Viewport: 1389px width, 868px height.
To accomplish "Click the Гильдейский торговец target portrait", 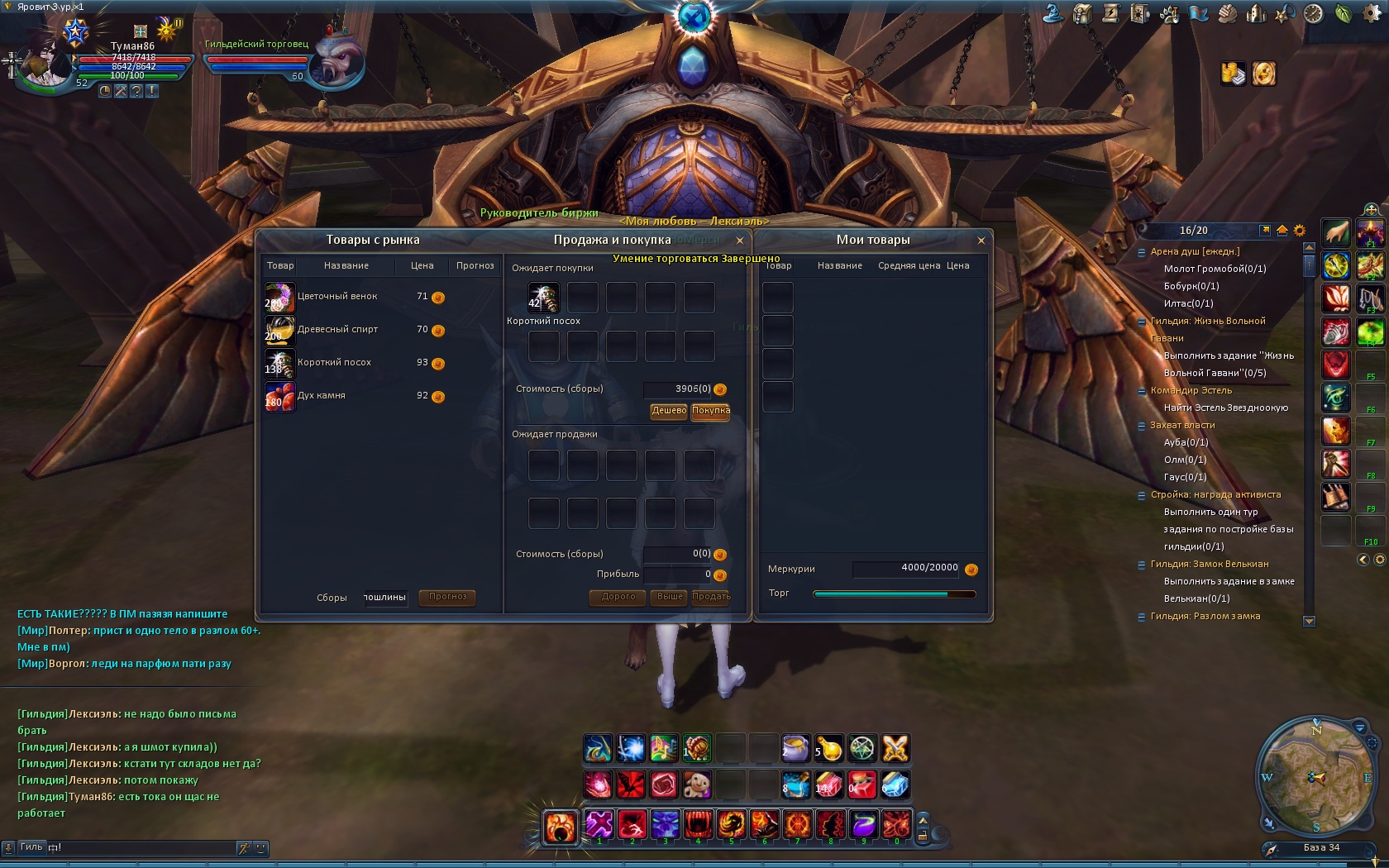I will (x=341, y=62).
